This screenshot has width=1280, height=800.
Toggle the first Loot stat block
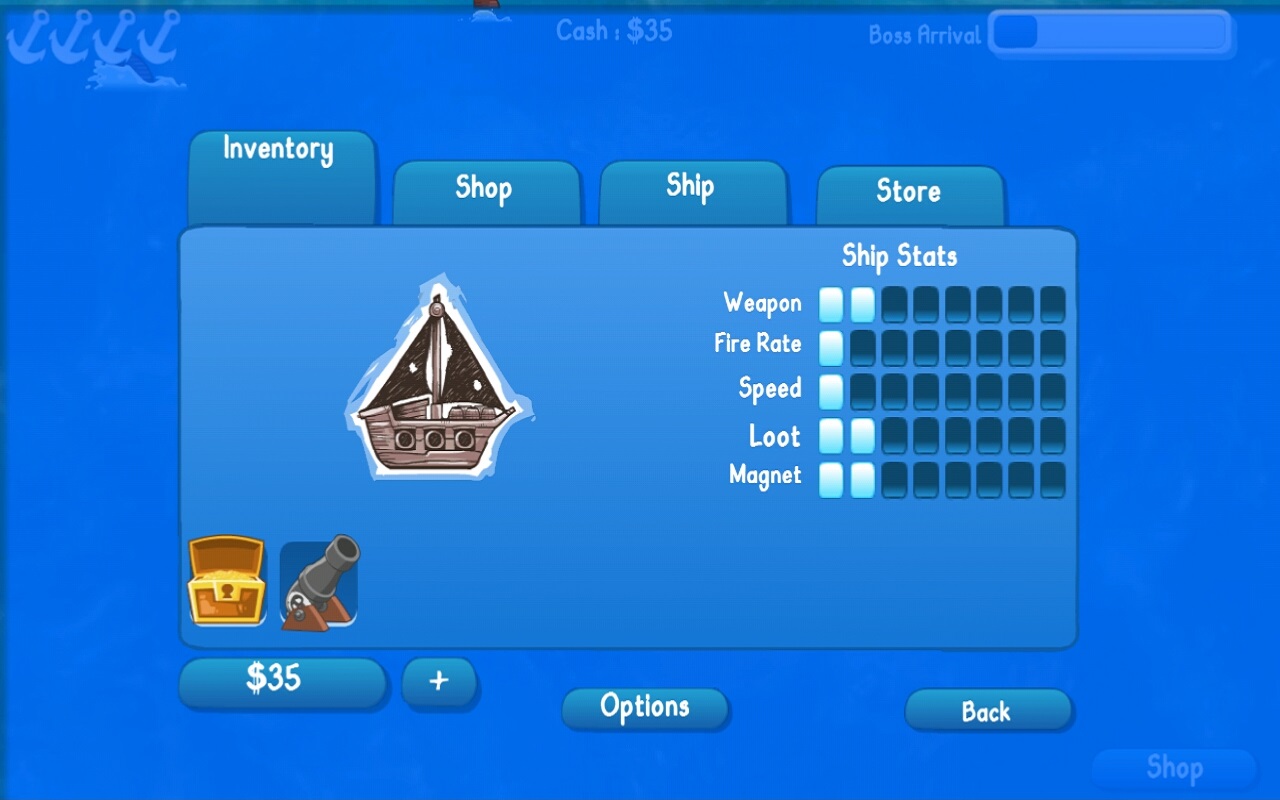click(830, 434)
